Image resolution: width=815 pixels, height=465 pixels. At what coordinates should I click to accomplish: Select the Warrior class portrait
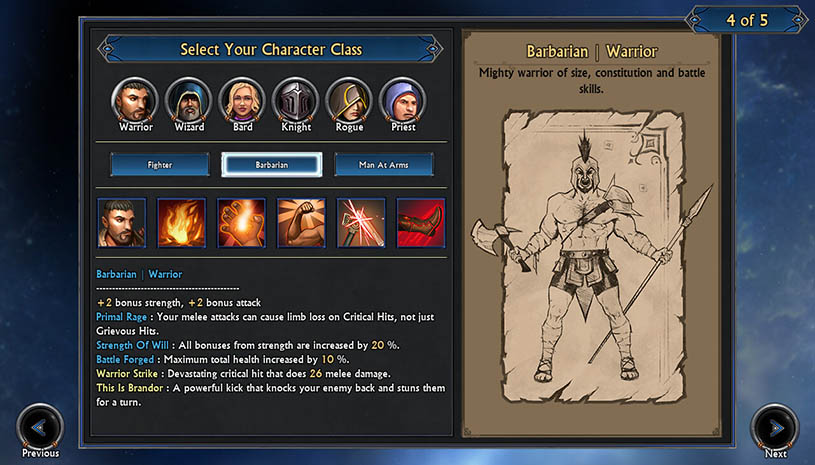pyautogui.click(x=135, y=99)
